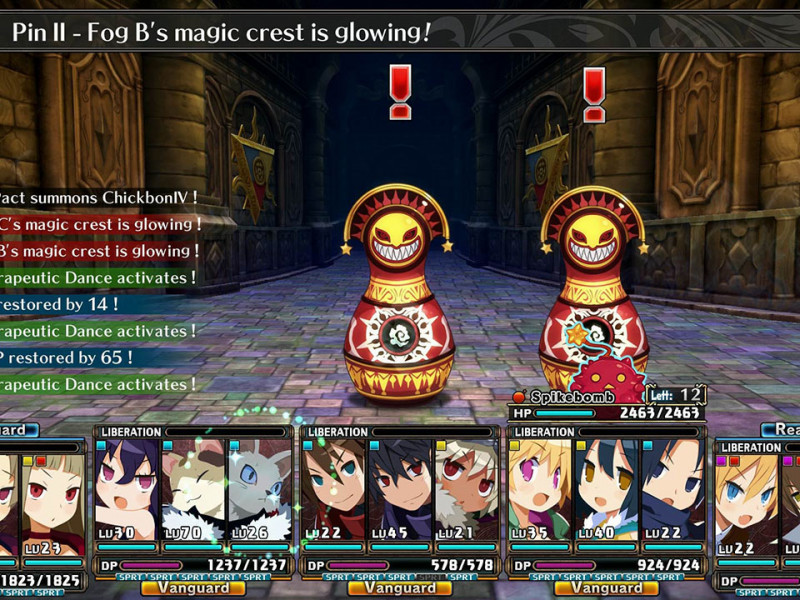Click the Vanguard label under the 924 DP brigade
The image size is (800, 600).
[x=607, y=588]
